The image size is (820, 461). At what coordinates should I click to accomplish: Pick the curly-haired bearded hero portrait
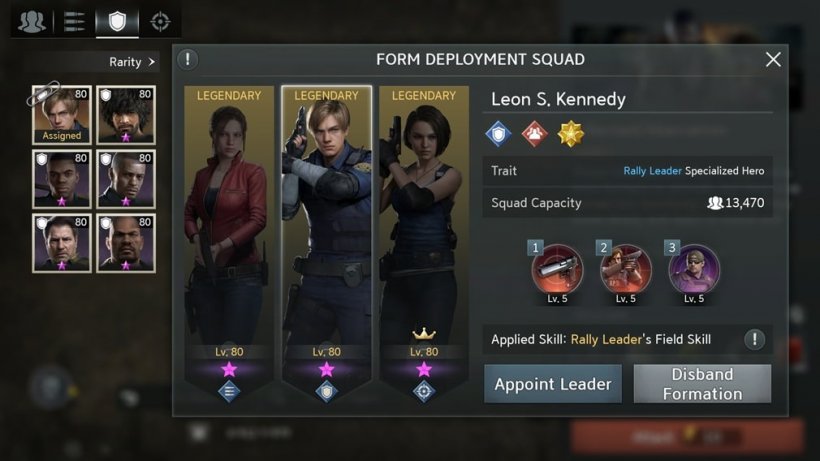pyautogui.click(x=126, y=115)
